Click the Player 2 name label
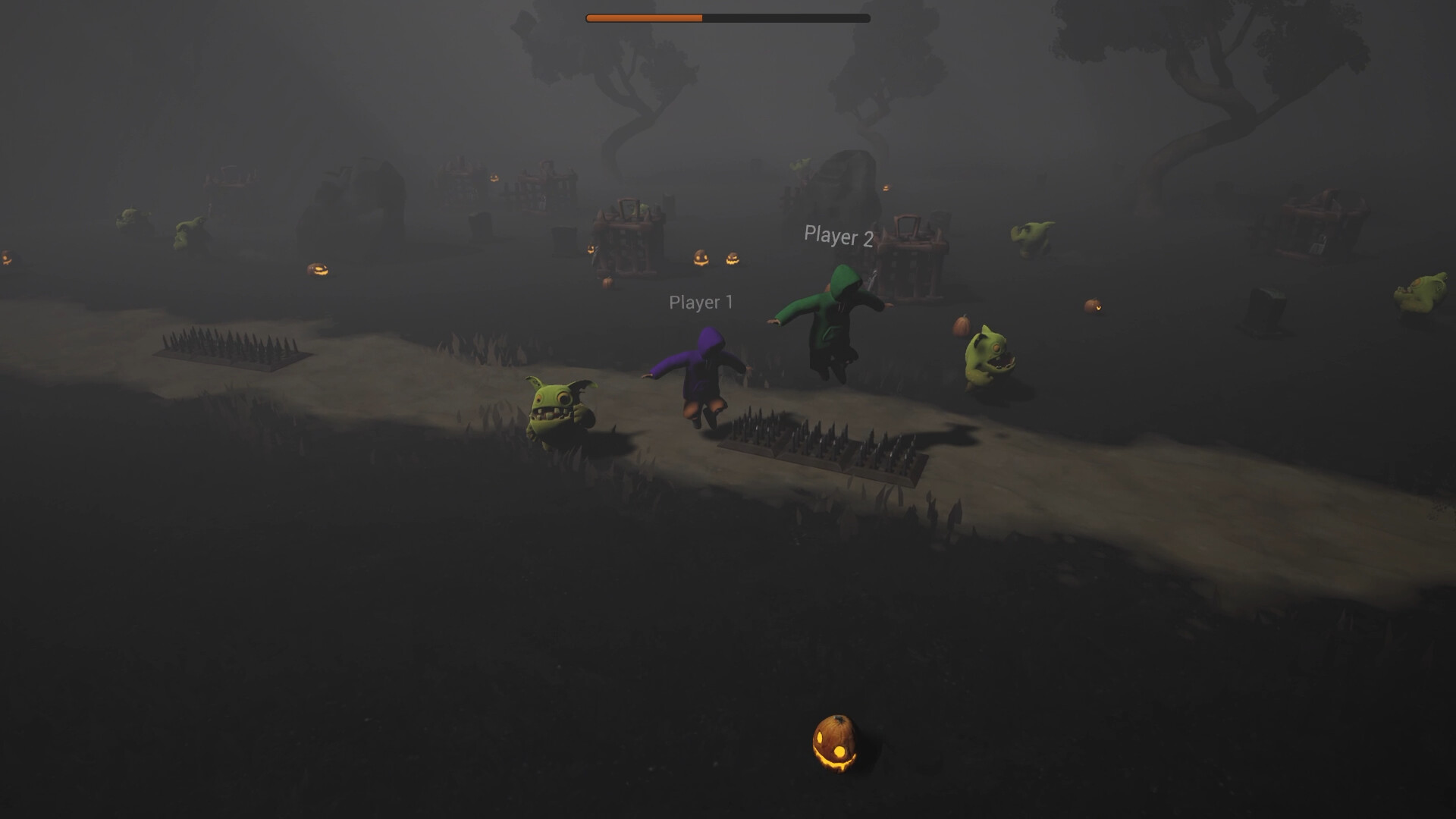This screenshot has height=819, width=1456. point(838,236)
